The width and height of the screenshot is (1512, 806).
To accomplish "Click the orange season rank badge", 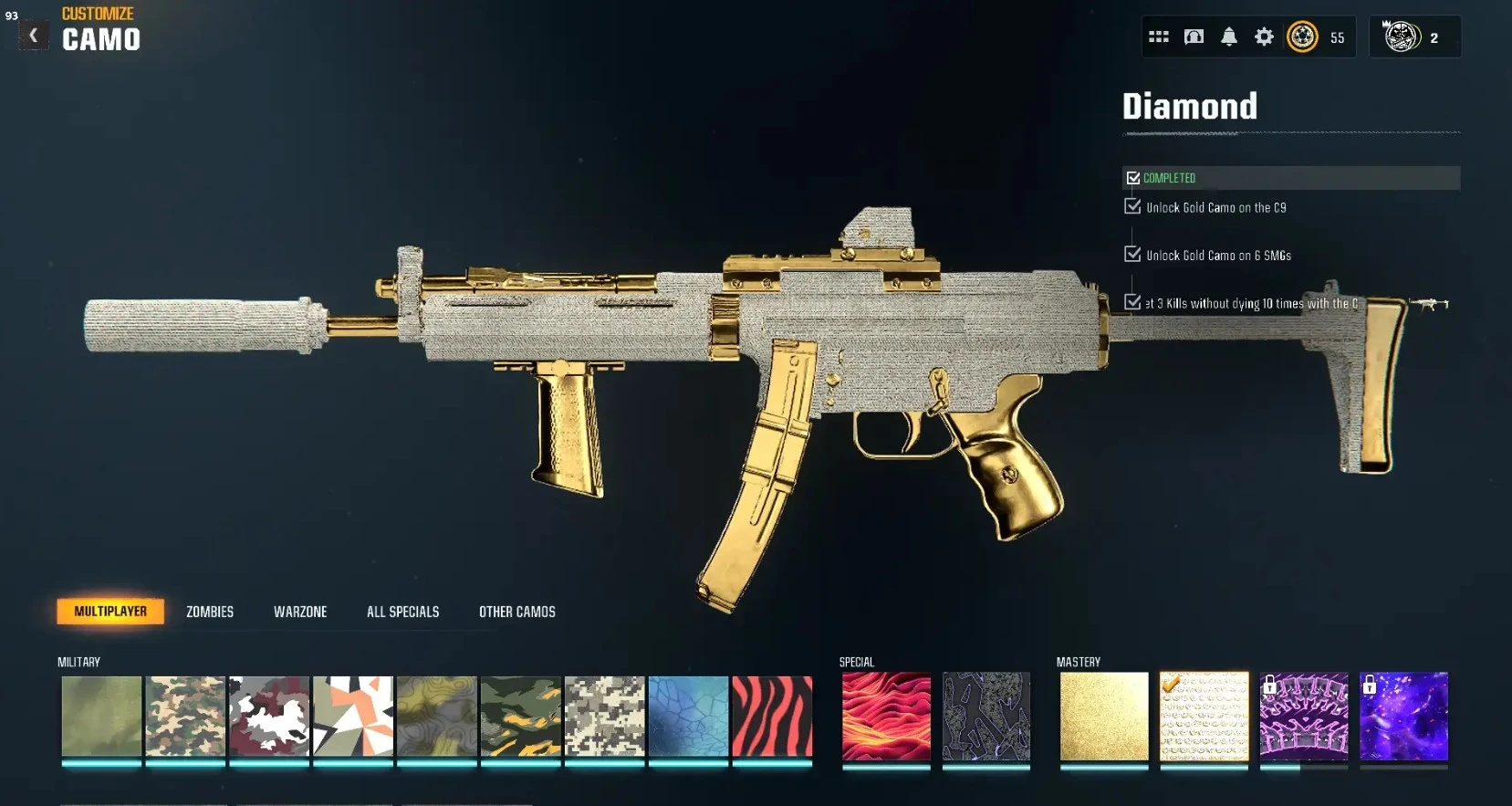I will point(1303,37).
